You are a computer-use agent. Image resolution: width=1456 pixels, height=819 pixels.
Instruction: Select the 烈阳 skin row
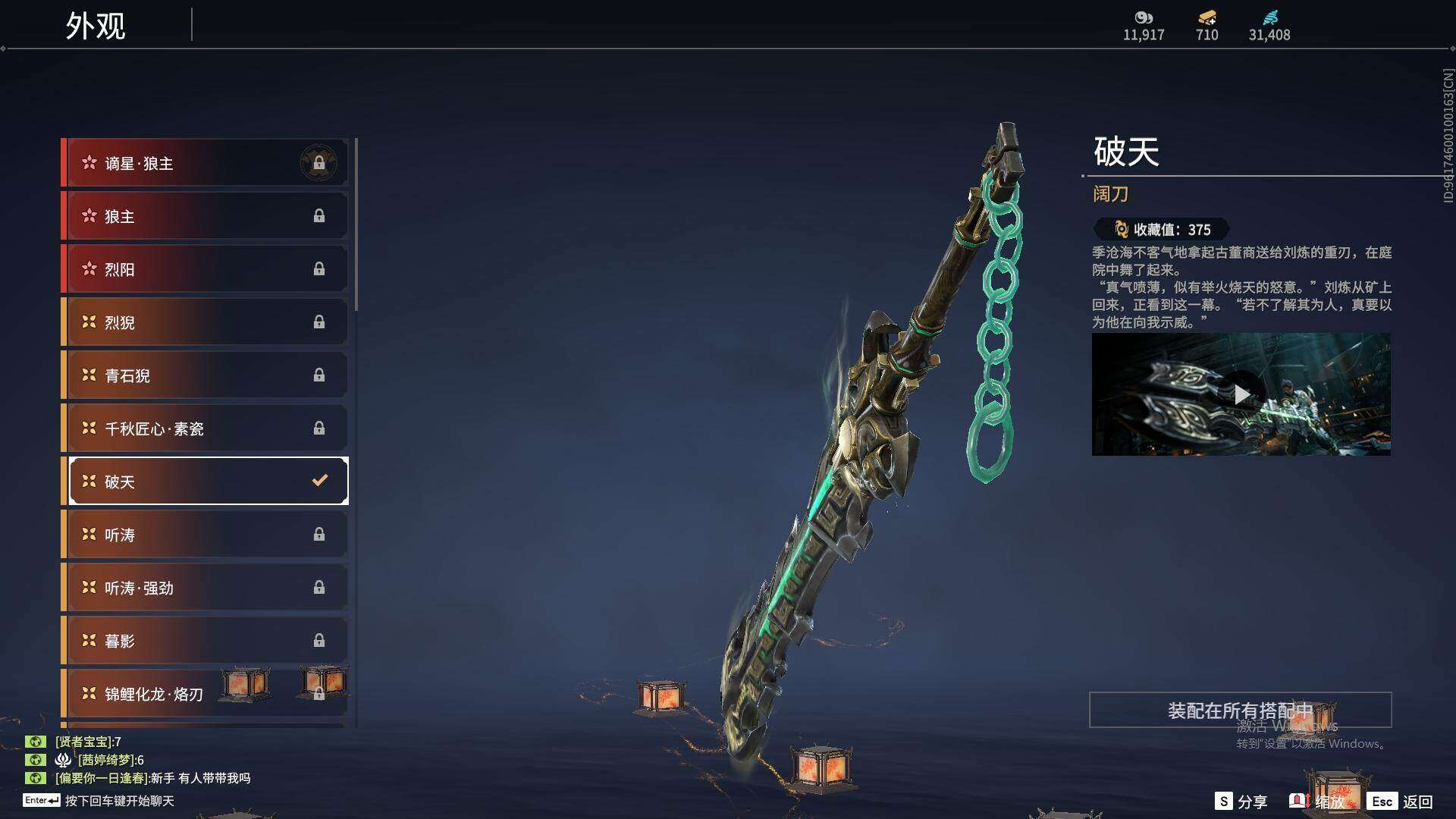(206, 269)
